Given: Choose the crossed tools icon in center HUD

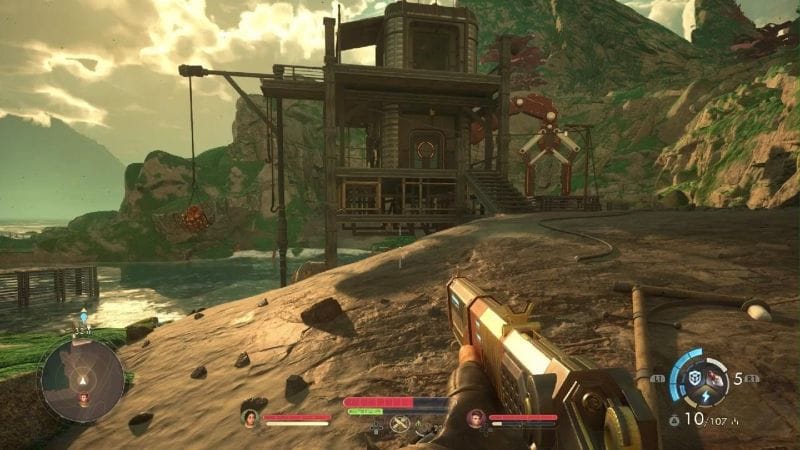Looking at the screenshot, I should [400, 424].
